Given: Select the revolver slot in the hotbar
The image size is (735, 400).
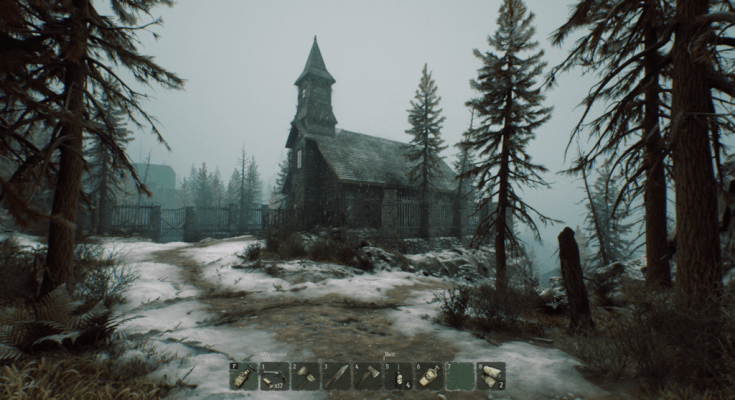Looking at the screenshot, I should (x=274, y=376).
